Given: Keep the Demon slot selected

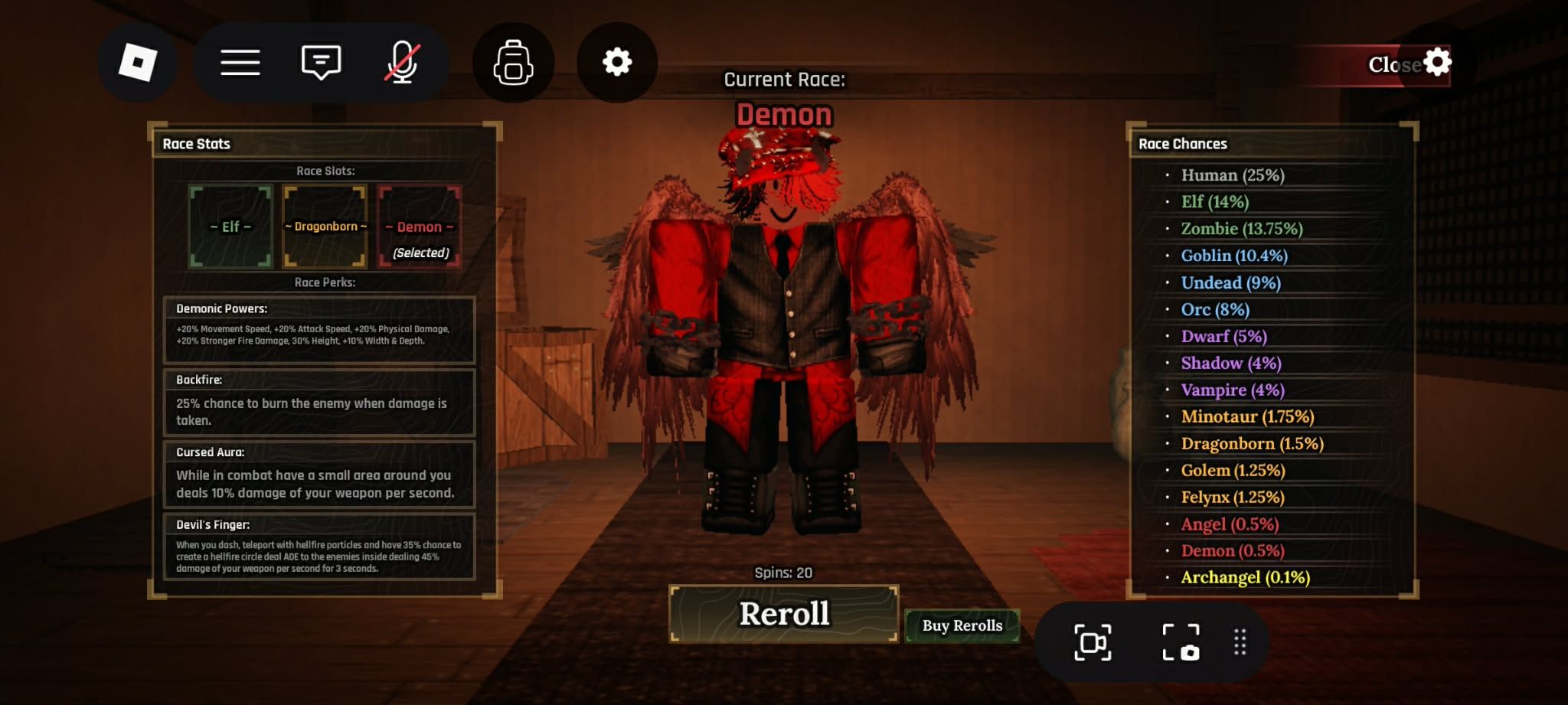Looking at the screenshot, I should (x=420, y=227).
